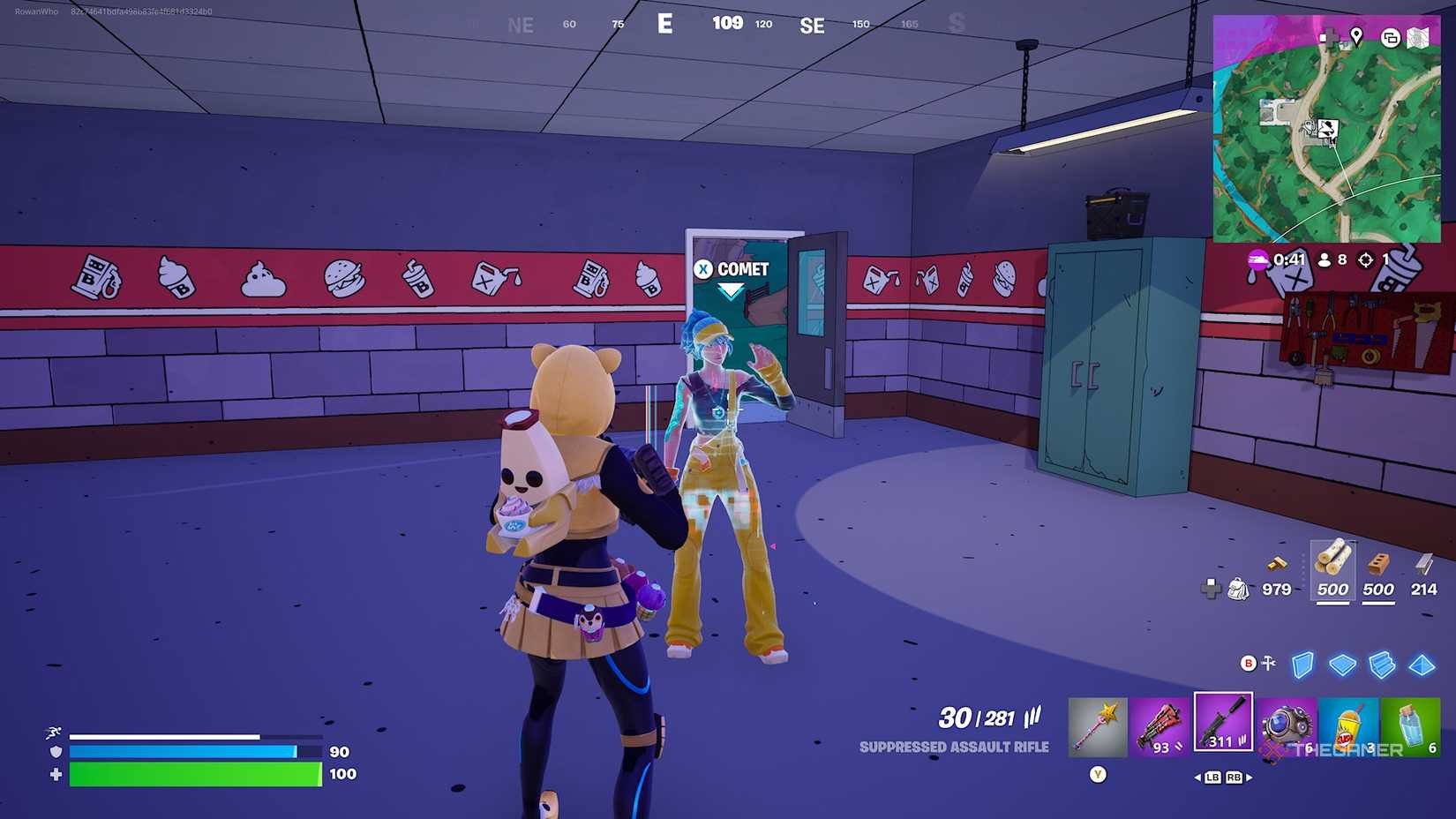Screen dimensions: 1456x819
Task: Click the backpack inventory icon
Action: coord(1239,589)
